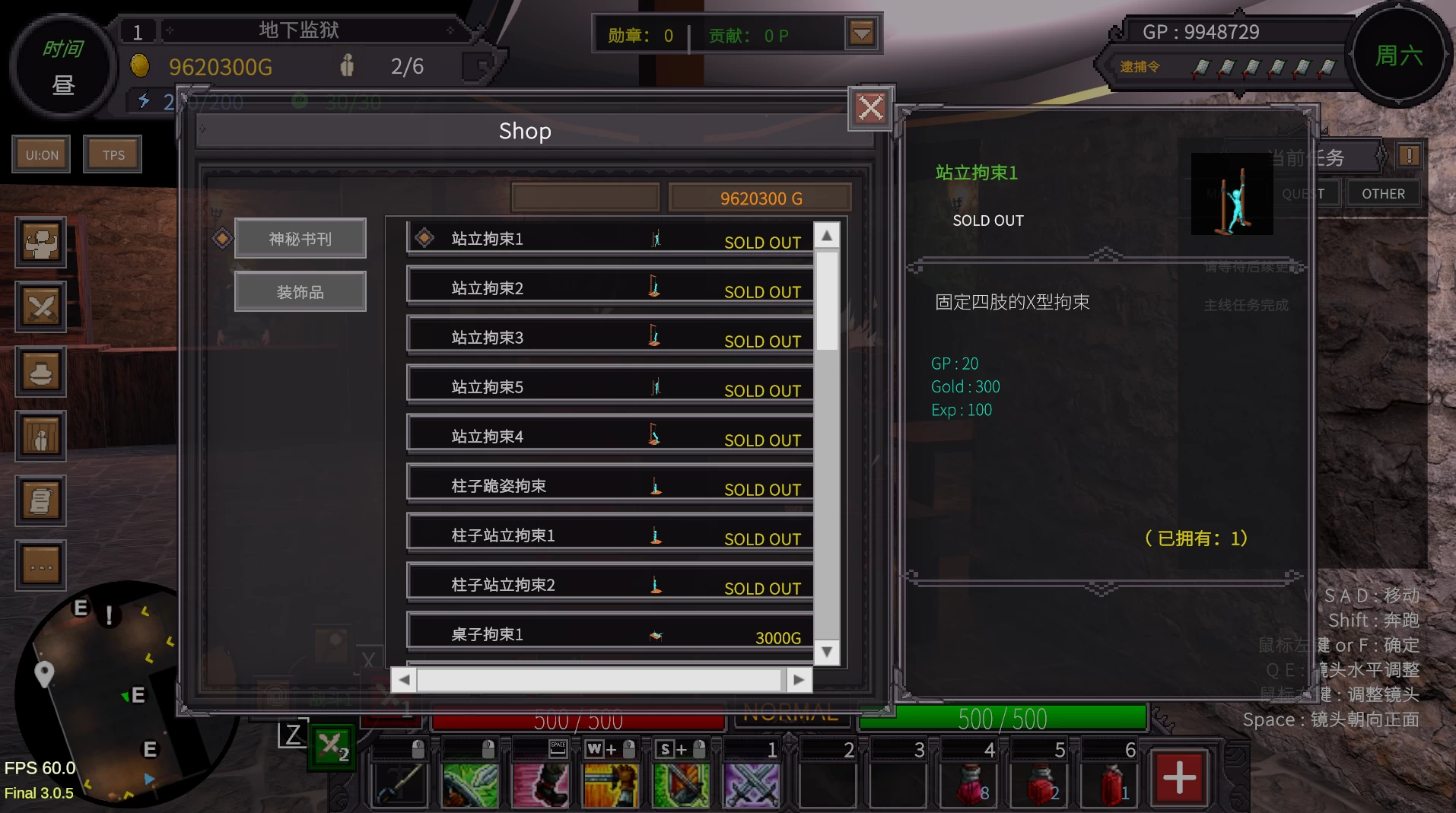Switch to the OTHER tab
The width and height of the screenshot is (1456, 813).
[x=1383, y=192]
